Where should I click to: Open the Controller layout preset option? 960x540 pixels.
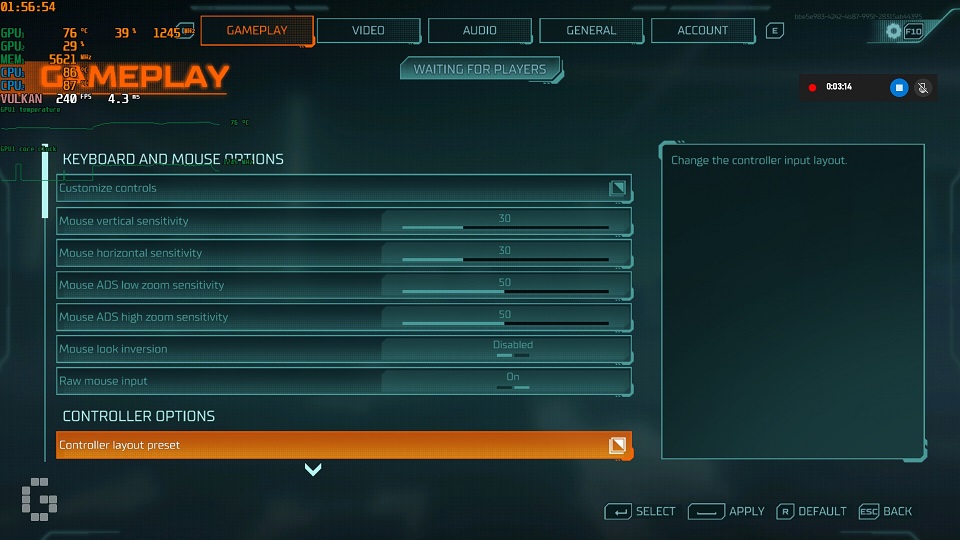point(343,445)
